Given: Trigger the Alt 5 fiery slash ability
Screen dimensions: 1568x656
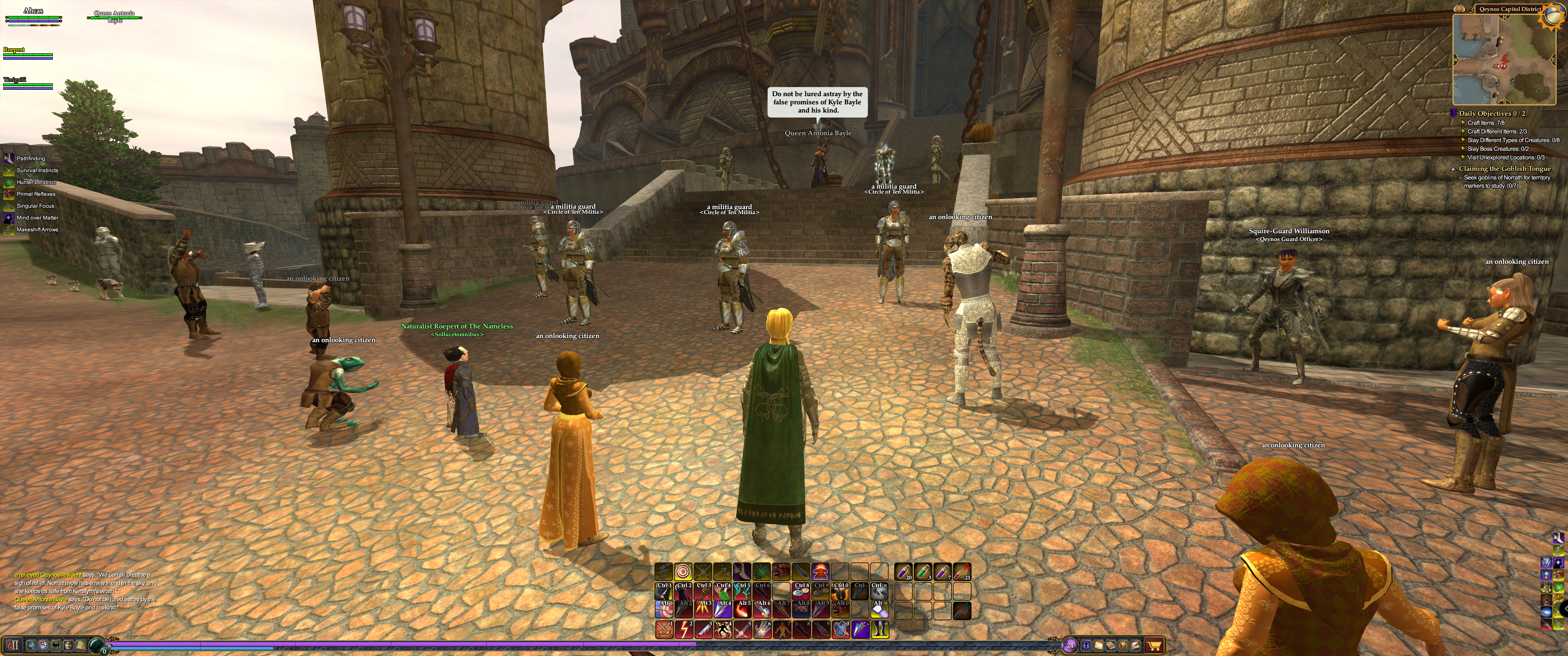Looking at the screenshot, I should pyautogui.click(x=742, y=609).
